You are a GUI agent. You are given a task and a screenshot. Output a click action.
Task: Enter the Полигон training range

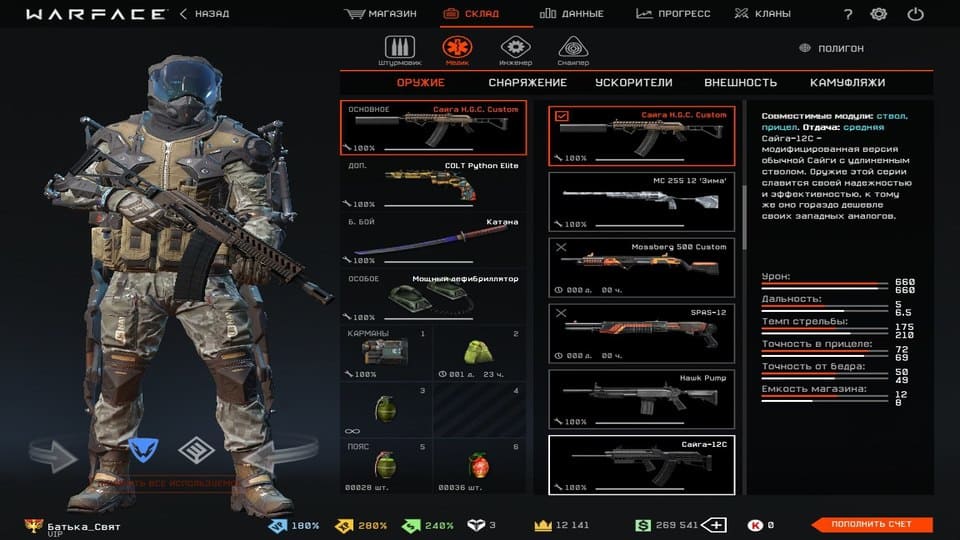[x=833, y=48]
